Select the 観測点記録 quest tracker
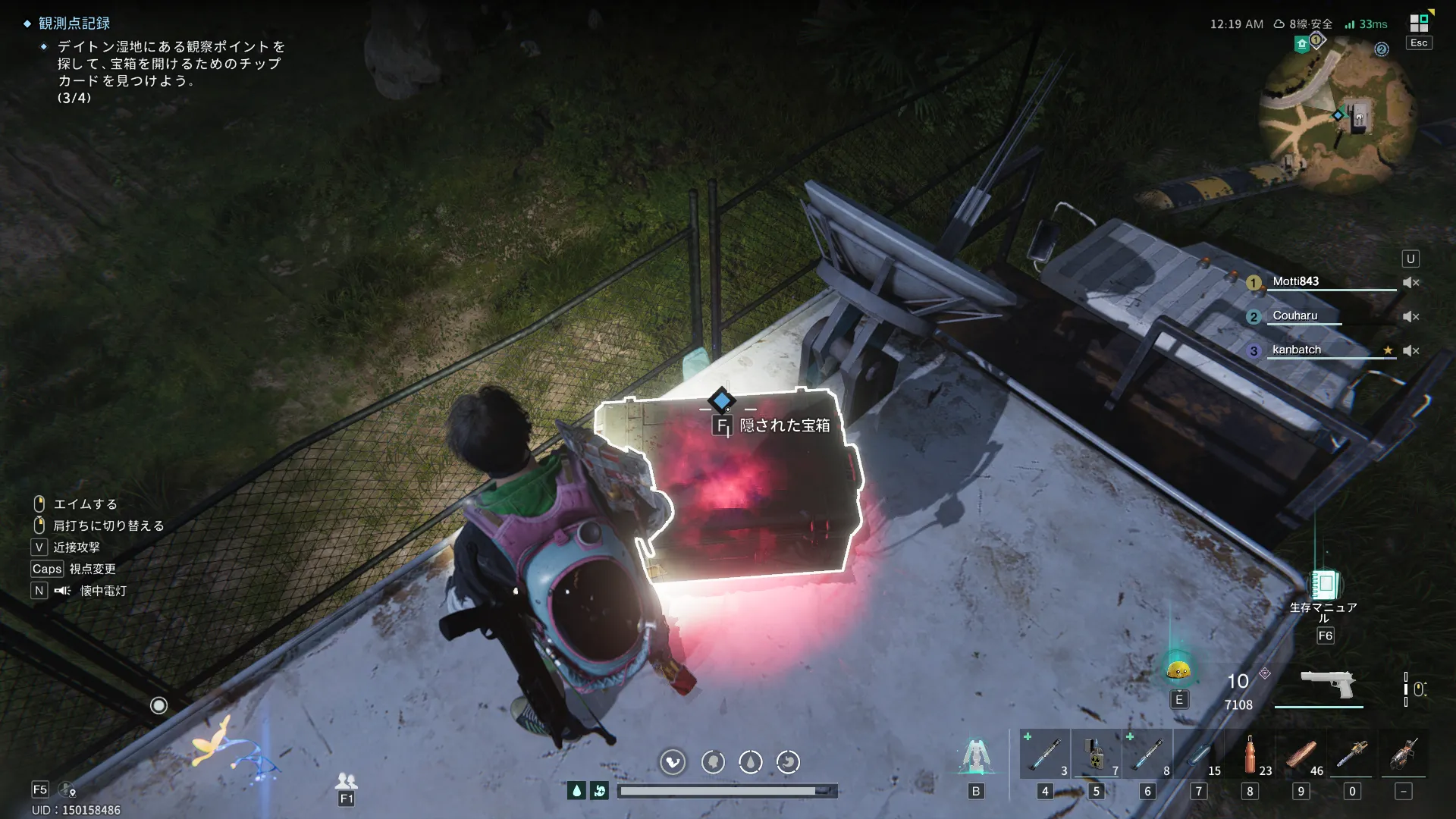 click(x=74, y=24)
